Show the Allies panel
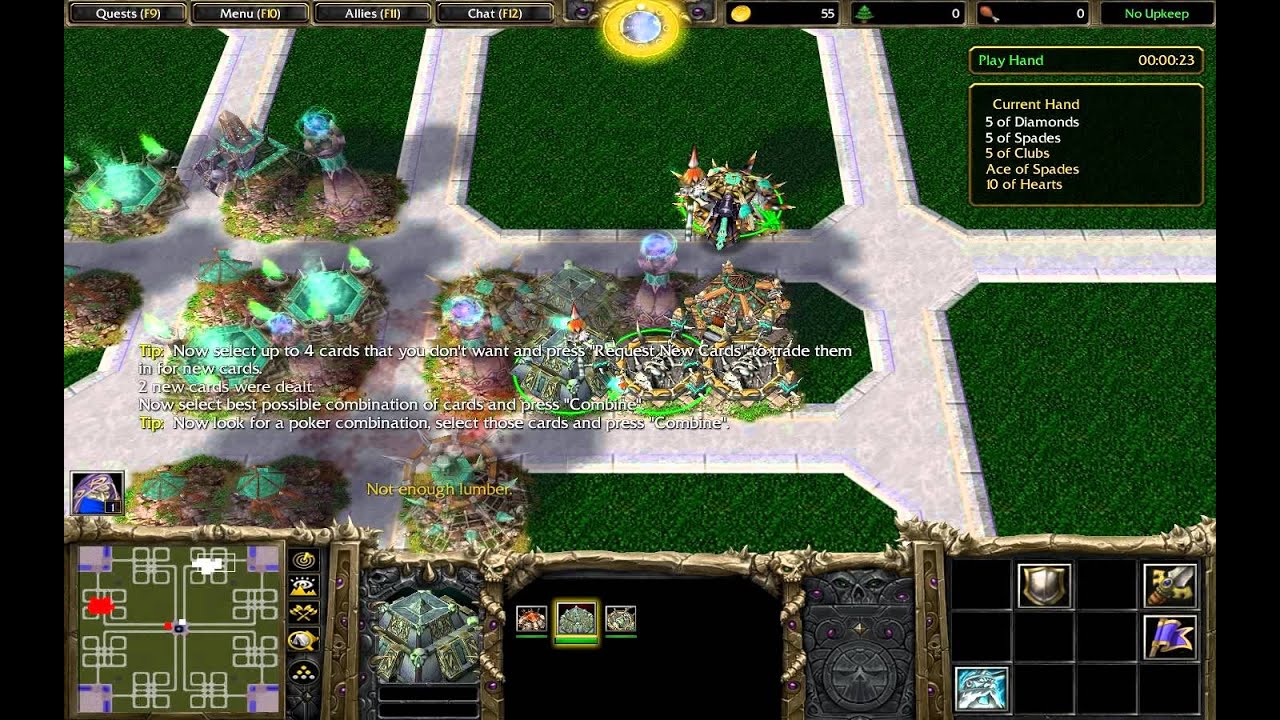Image resolution: width=1280 pixels, height=720 pixels. pyautogui.click(x=373, y=13)
